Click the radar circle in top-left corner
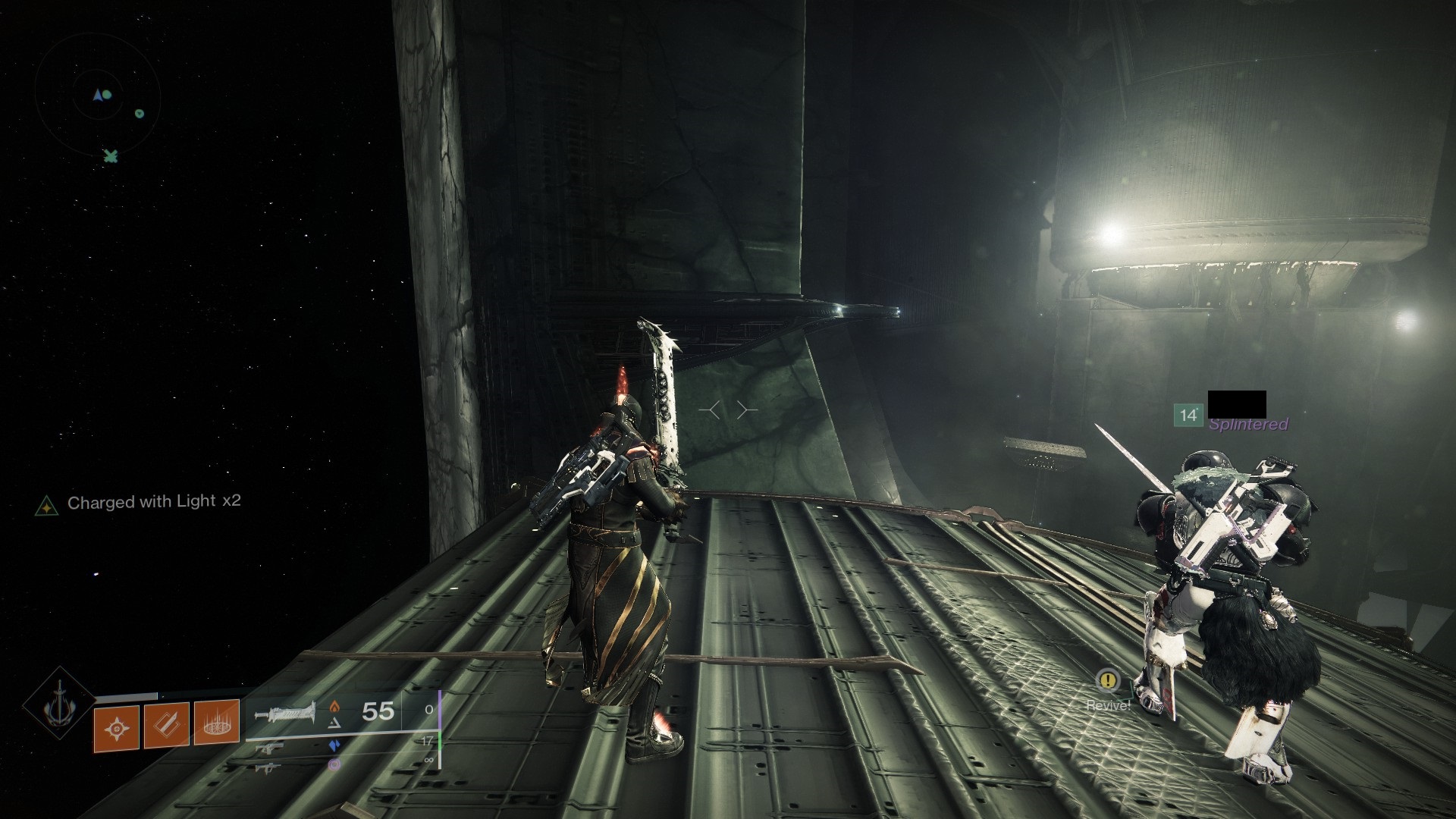 [99, 94]
